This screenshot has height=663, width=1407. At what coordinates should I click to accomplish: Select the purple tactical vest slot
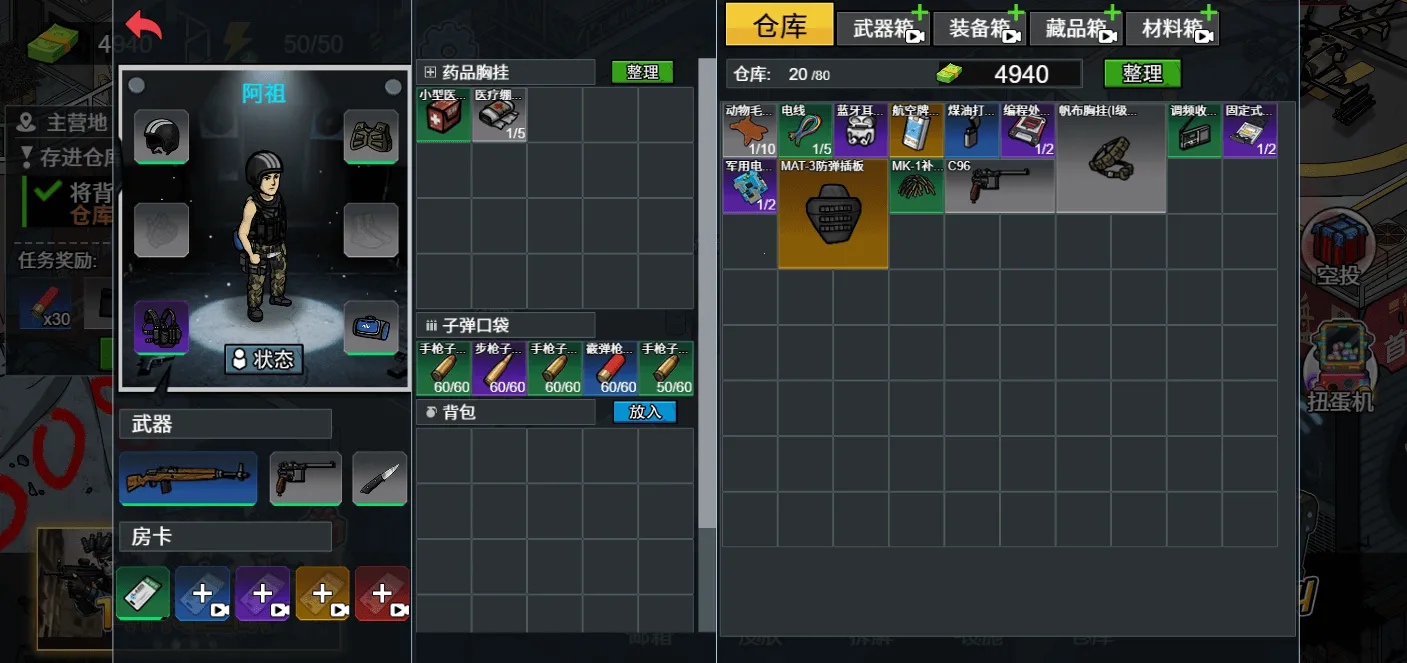tap(161, 327)
